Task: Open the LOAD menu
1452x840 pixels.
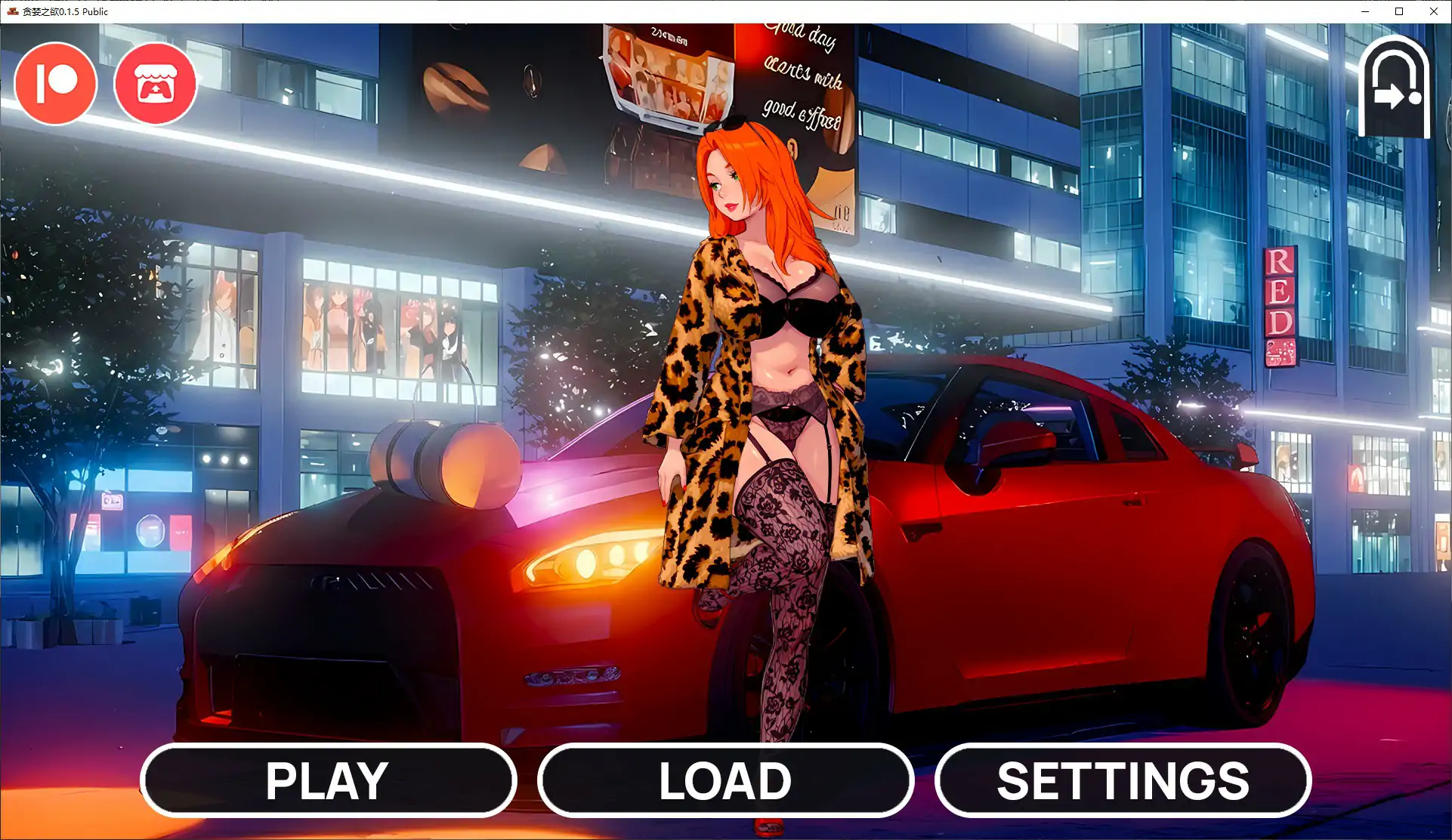Action: [725, 780]
